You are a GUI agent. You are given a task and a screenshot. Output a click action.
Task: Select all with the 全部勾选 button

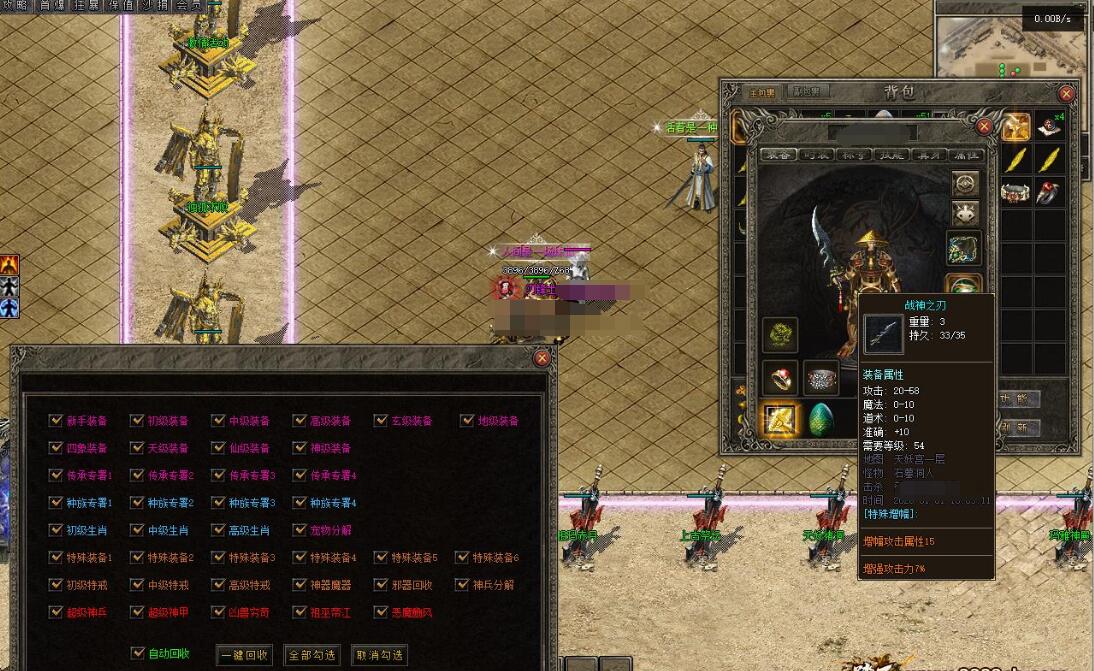pos(312,656)
